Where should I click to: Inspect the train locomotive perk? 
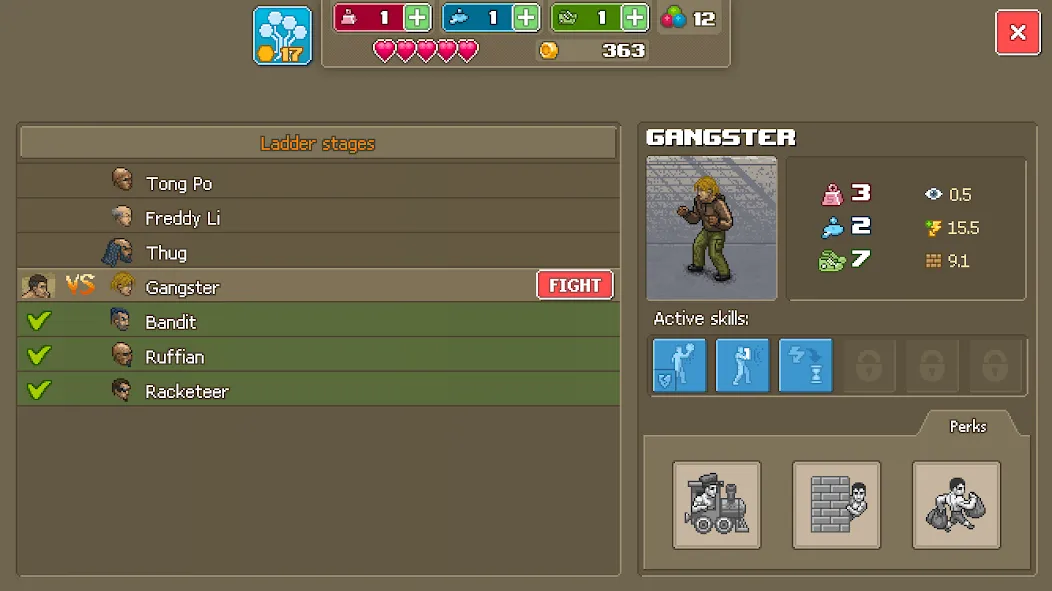[x=717, y=505]
